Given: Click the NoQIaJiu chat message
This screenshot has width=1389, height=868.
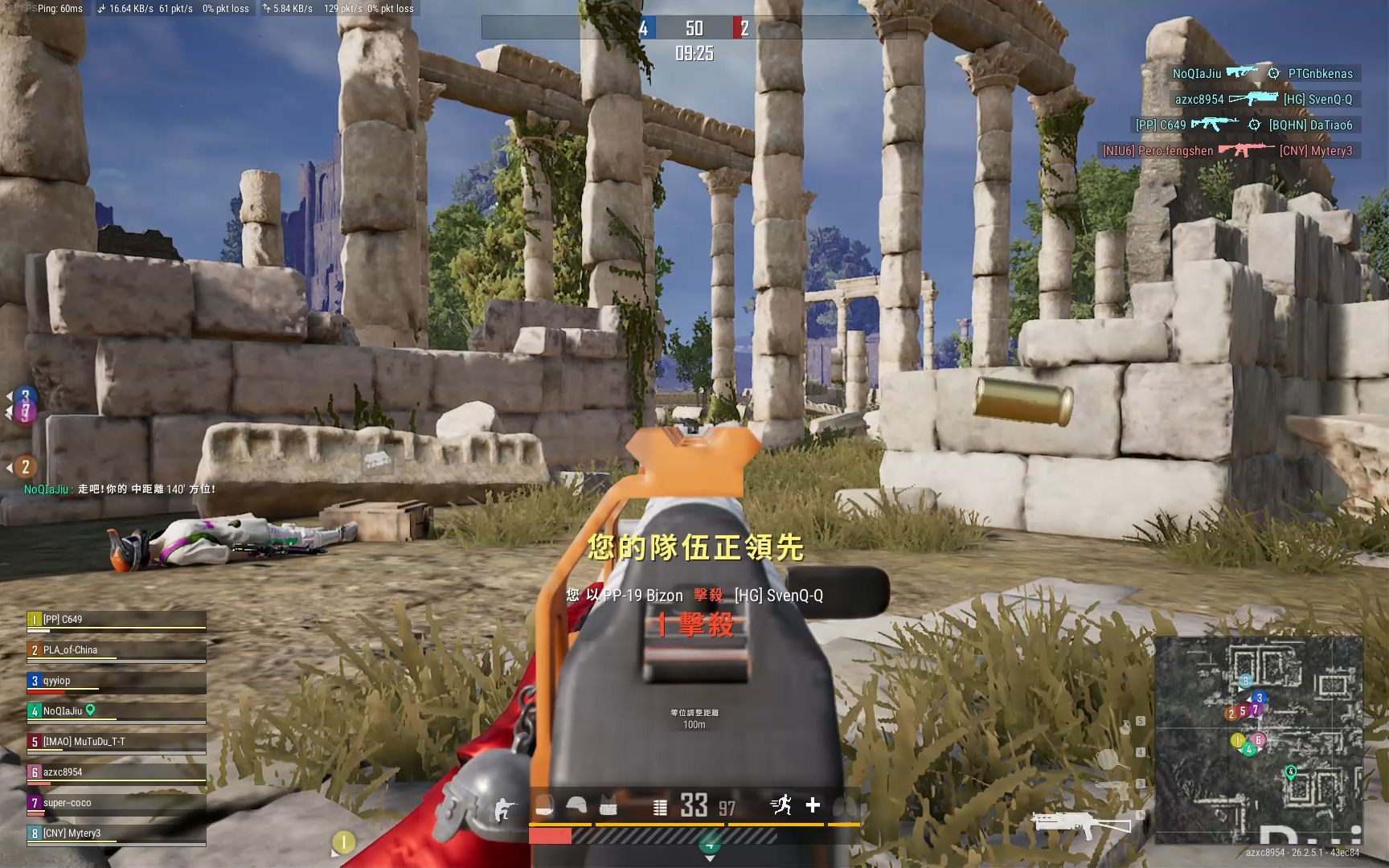Looking at the screenshot, I should pos(121,489).
